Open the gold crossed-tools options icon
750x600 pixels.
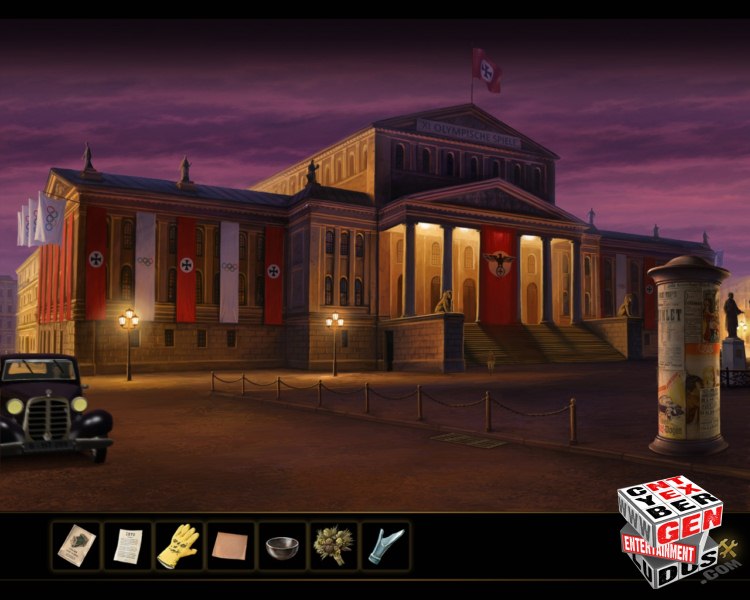[728, 547]
